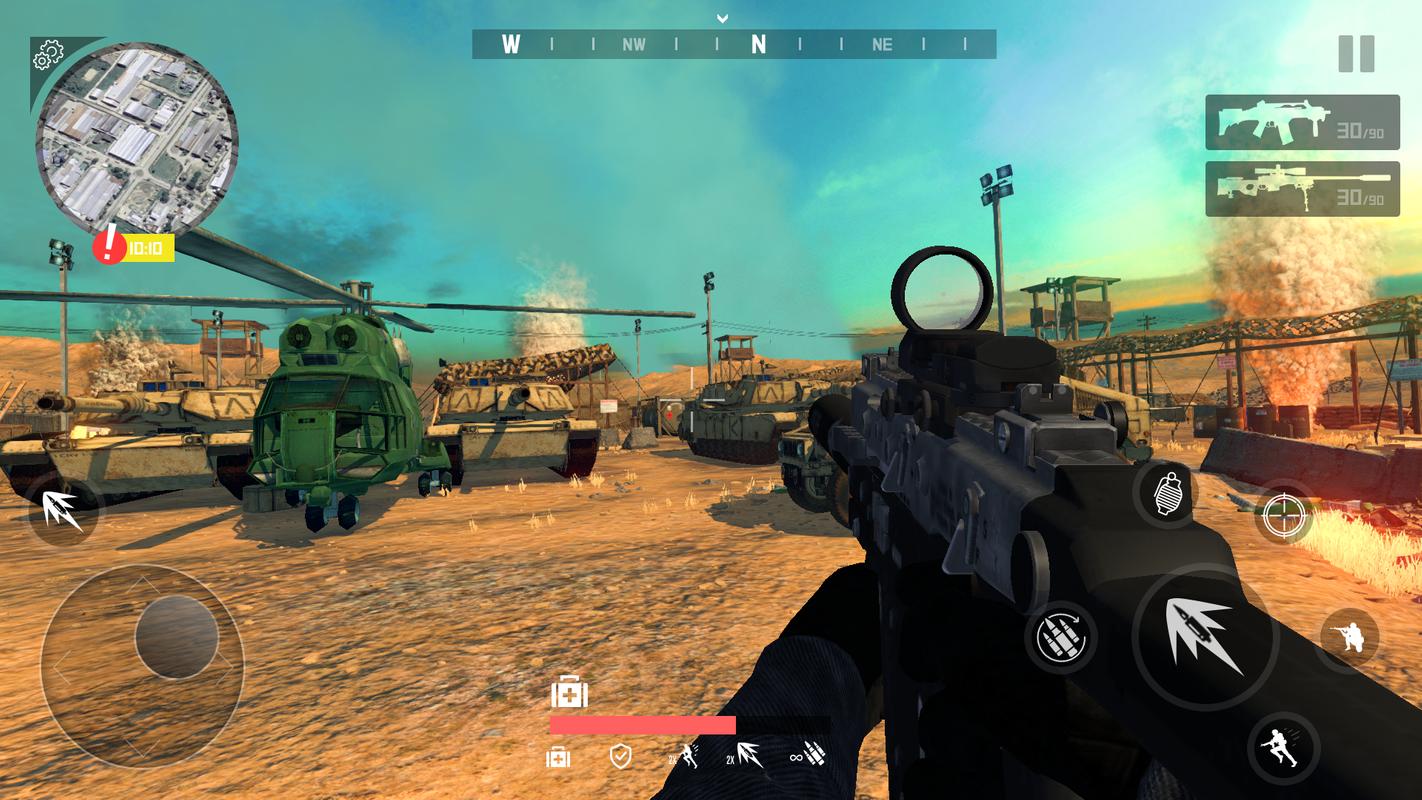The height and width of the screenshot is (800, 1422).
Task: Sprint using the running soldier button
Action: 1283,747
